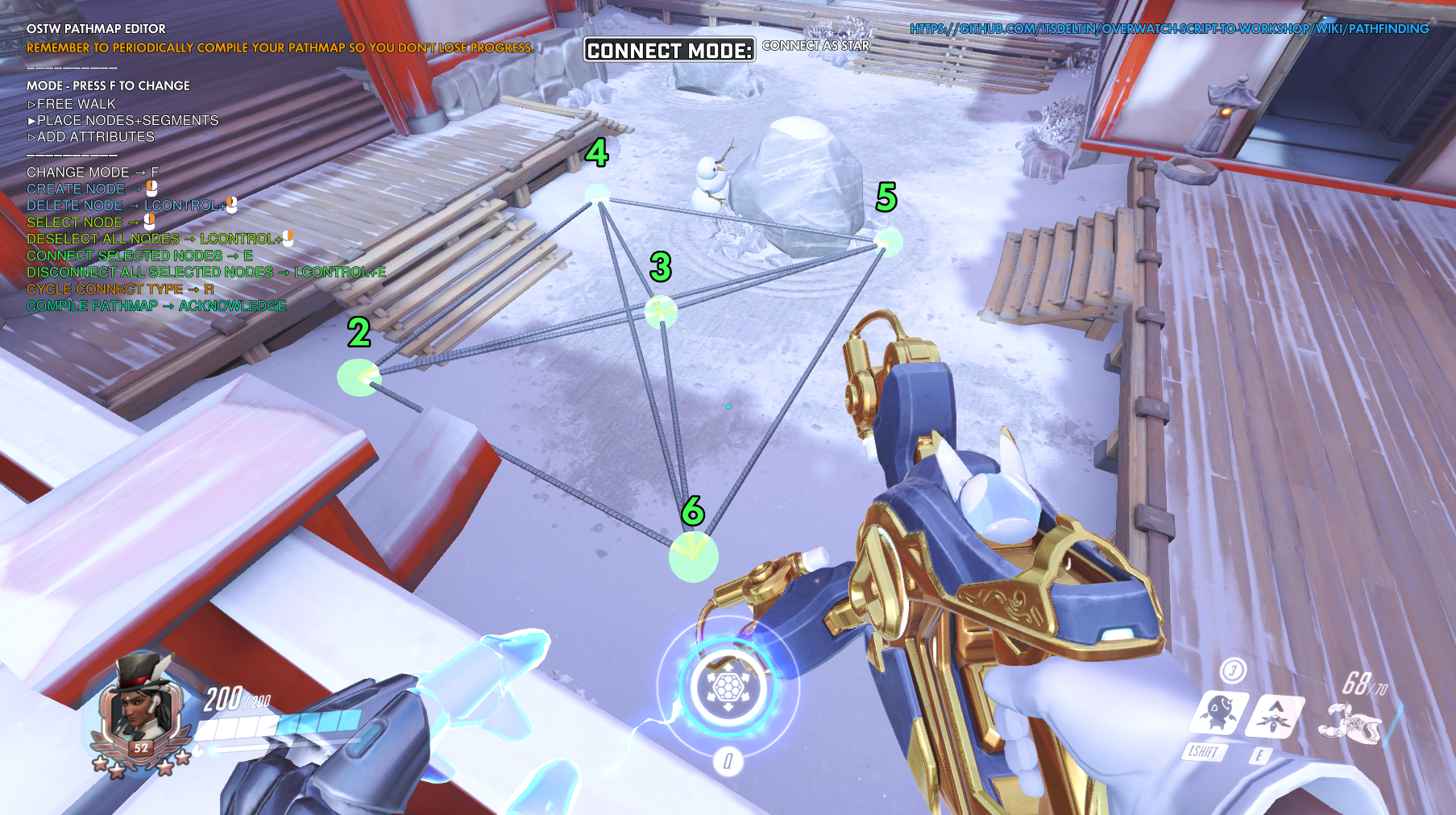The width and height of the screenshot is (1456, 815).
Task: Activate the Sentry Turret ability icon
Action: pos(1219,713)
